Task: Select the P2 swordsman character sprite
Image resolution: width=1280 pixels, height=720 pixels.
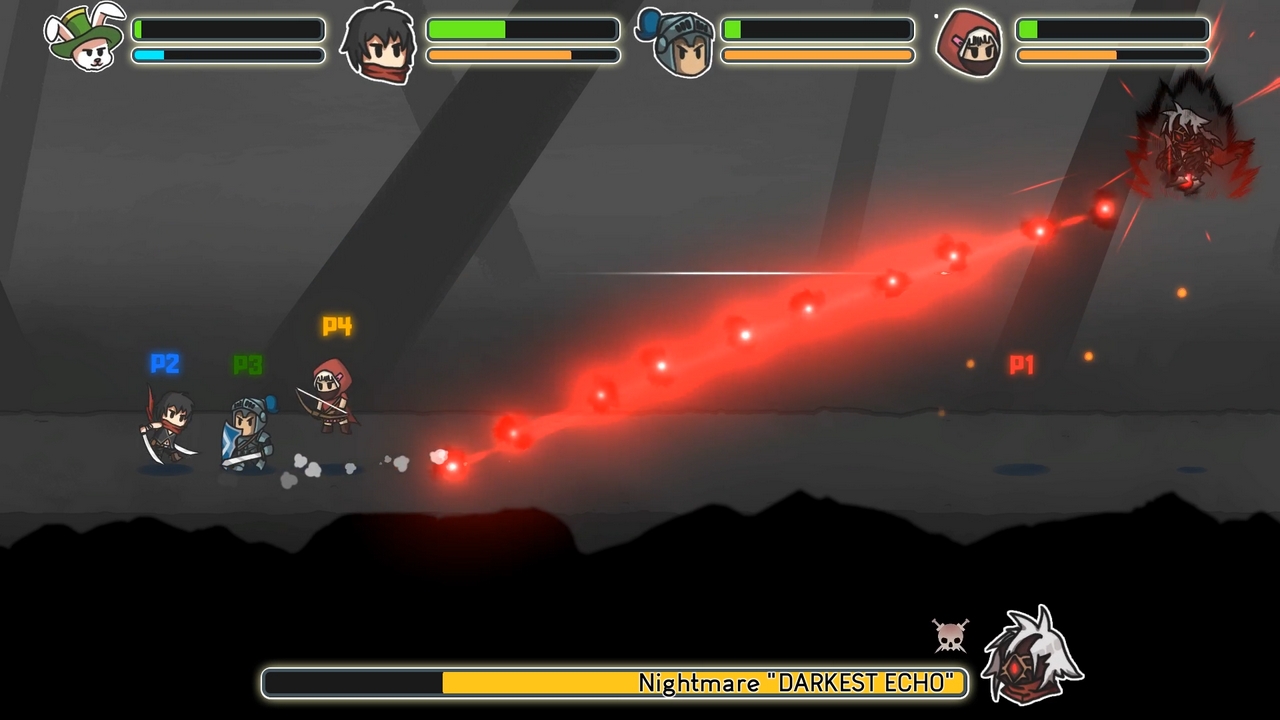Action: 168,430
